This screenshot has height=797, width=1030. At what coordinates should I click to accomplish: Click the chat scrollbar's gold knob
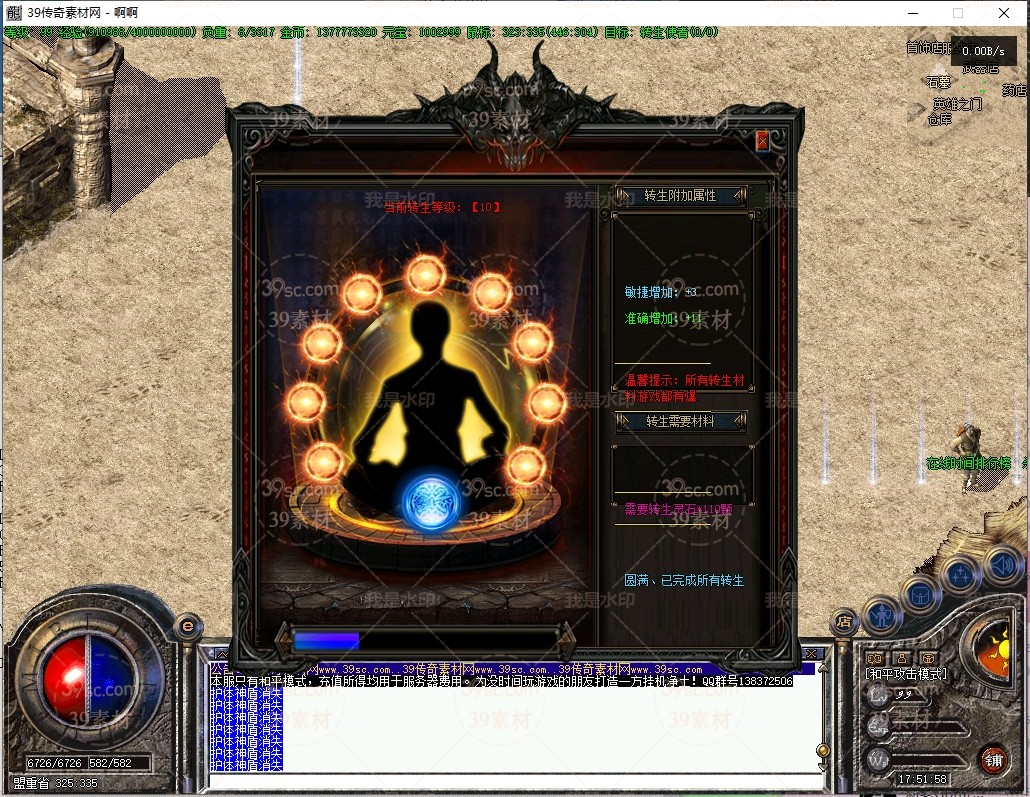point(822,749)
